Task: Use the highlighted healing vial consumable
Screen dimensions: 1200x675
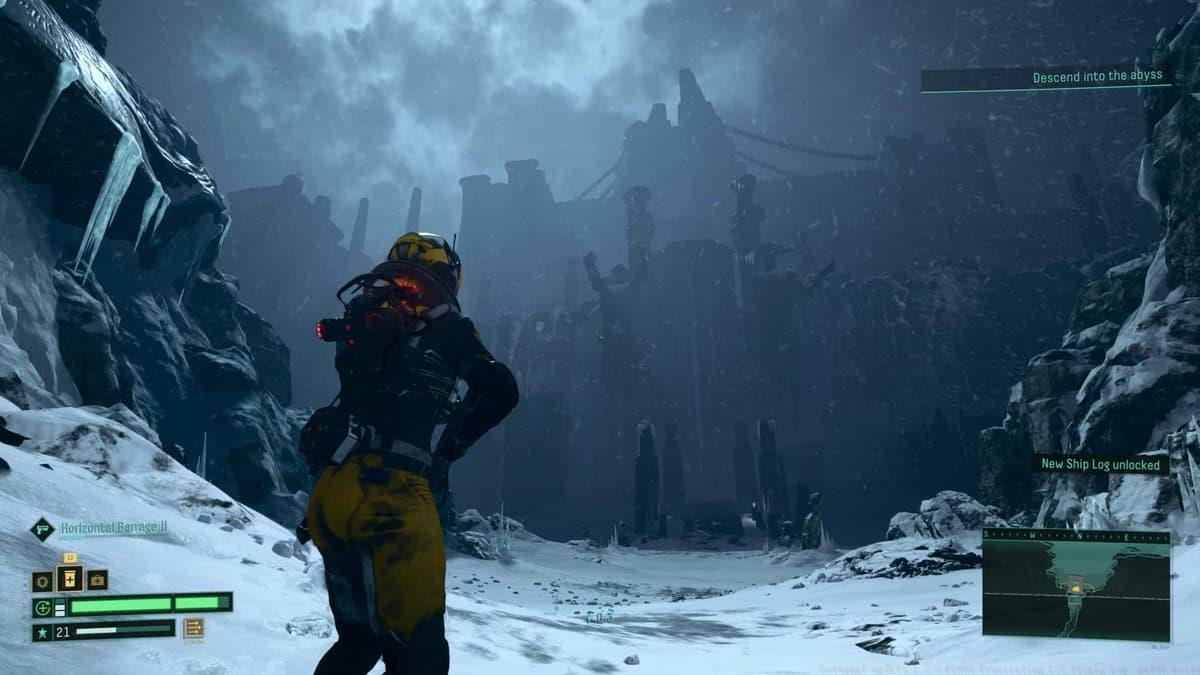Action: (x=70, y=579)
